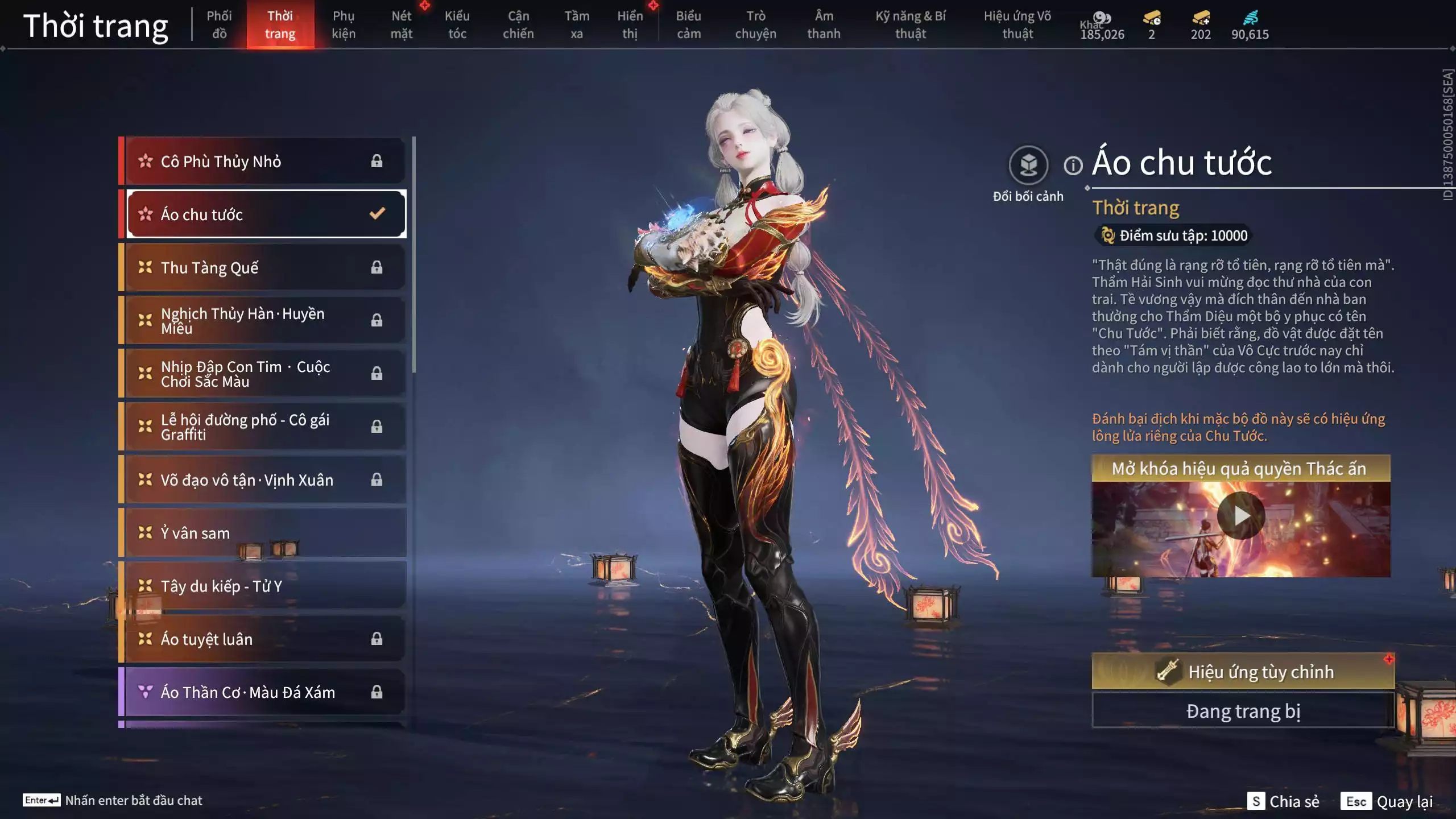Viewport: 1456px width, 819px height.
Task: Open the Cận chiến tab
Action: coord(518,24)
